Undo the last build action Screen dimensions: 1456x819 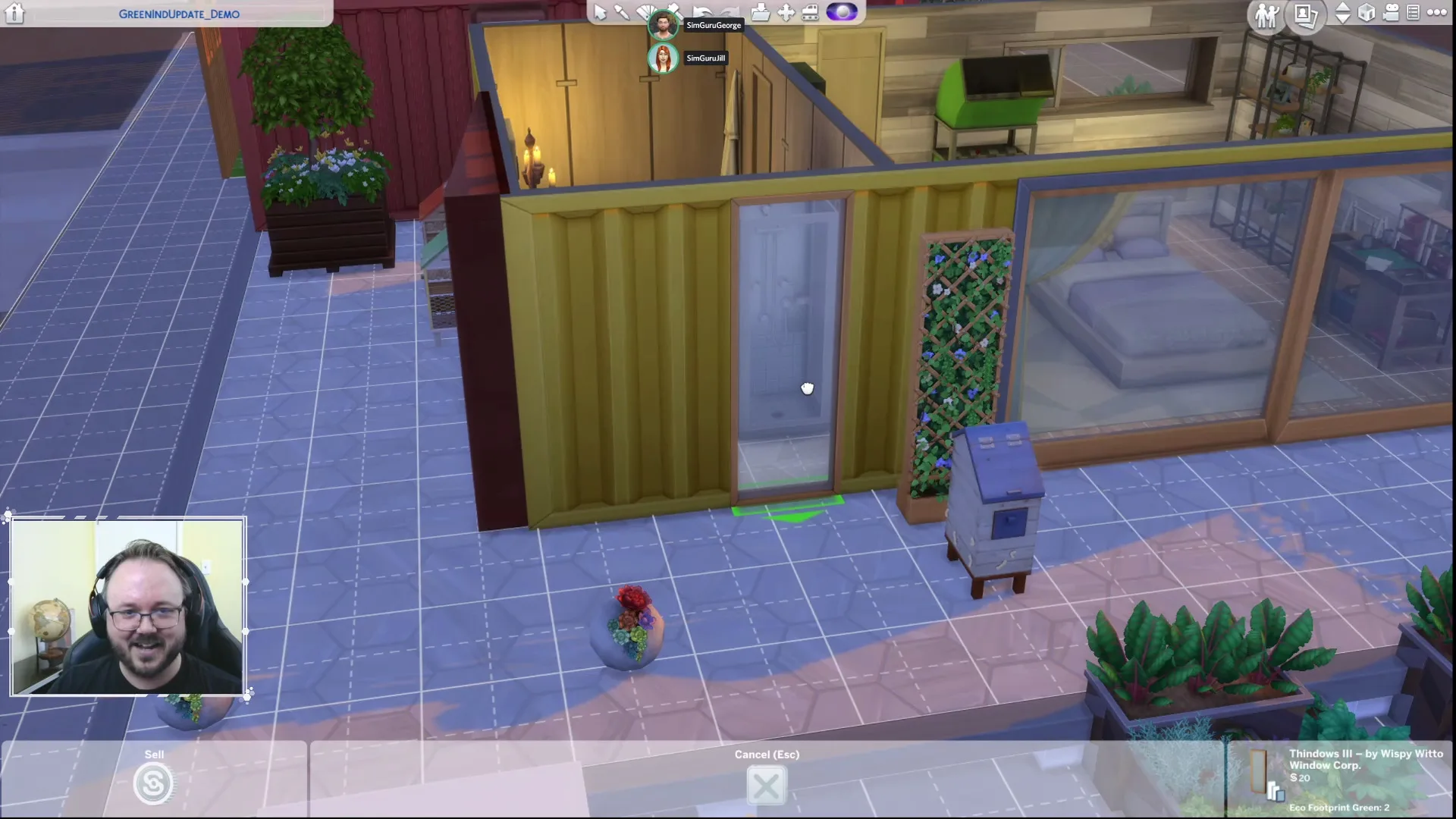coord(701,11)
